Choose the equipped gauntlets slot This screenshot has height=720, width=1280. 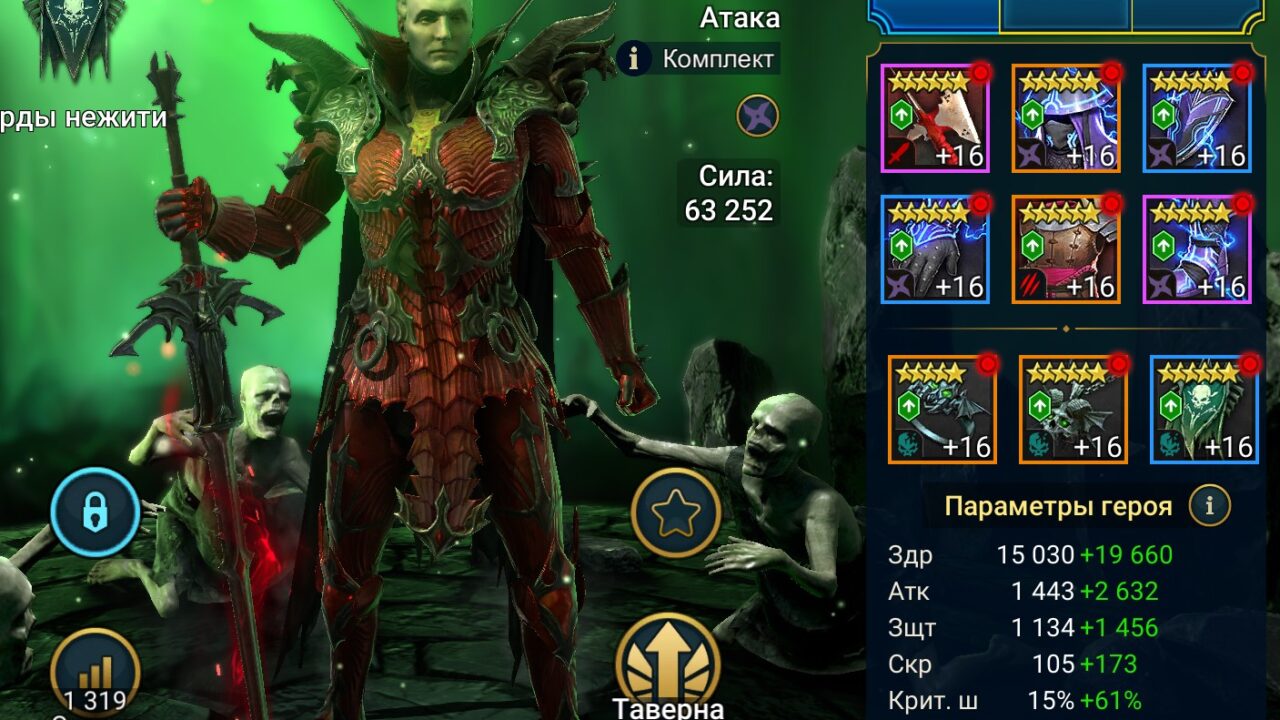(935, 249)
